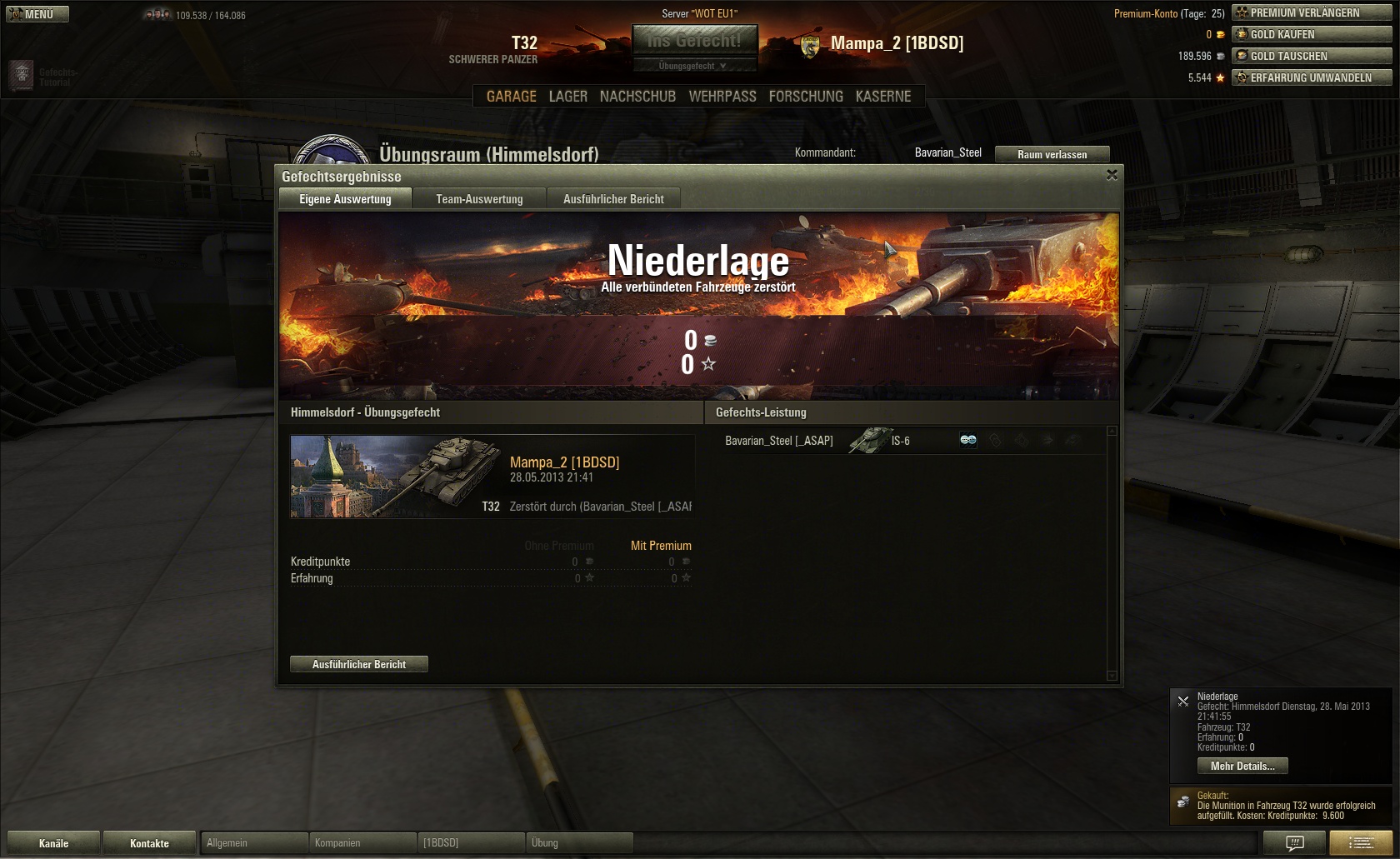The image size is (1400, 859).
Task: Show the Forschung tree
Action: coord(806,97)
